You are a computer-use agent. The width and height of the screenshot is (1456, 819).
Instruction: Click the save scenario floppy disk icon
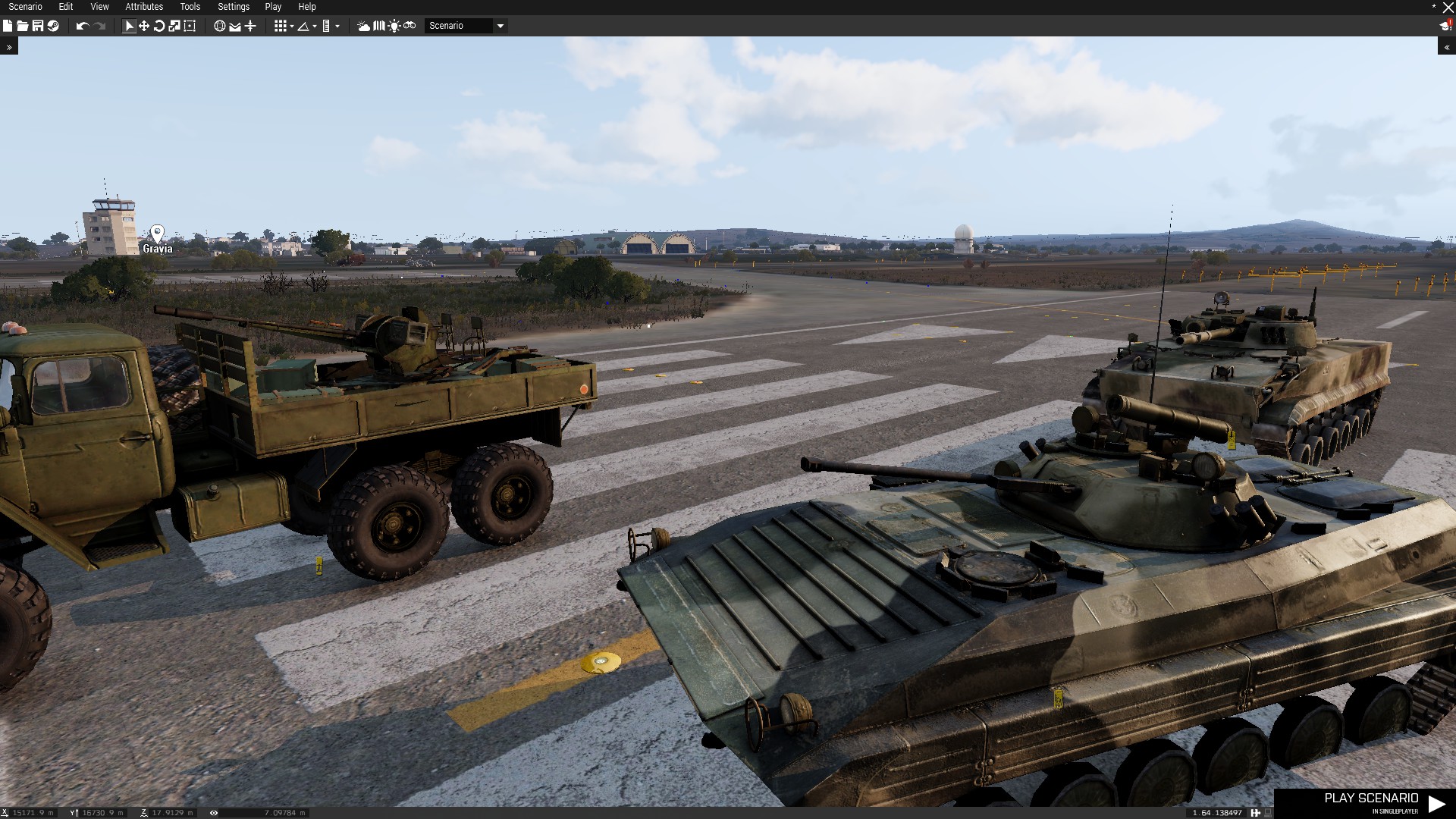pos(37,26)
